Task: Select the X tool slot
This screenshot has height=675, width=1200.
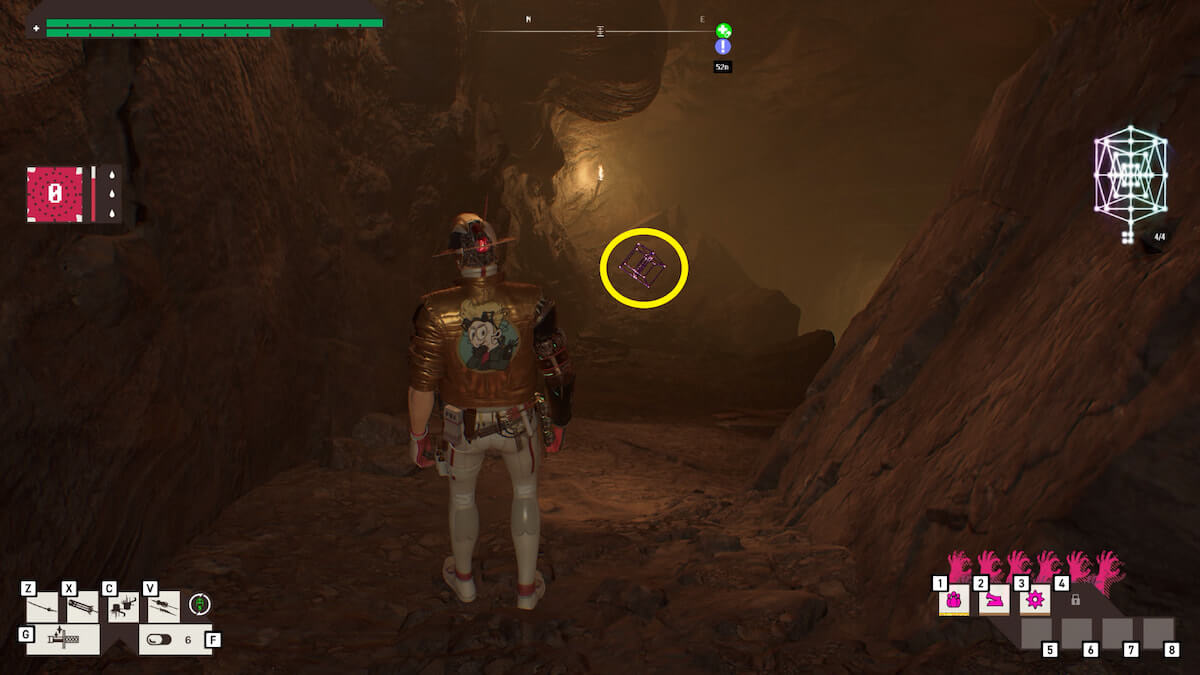Action: pyautogui.click(x=82, y=607)
